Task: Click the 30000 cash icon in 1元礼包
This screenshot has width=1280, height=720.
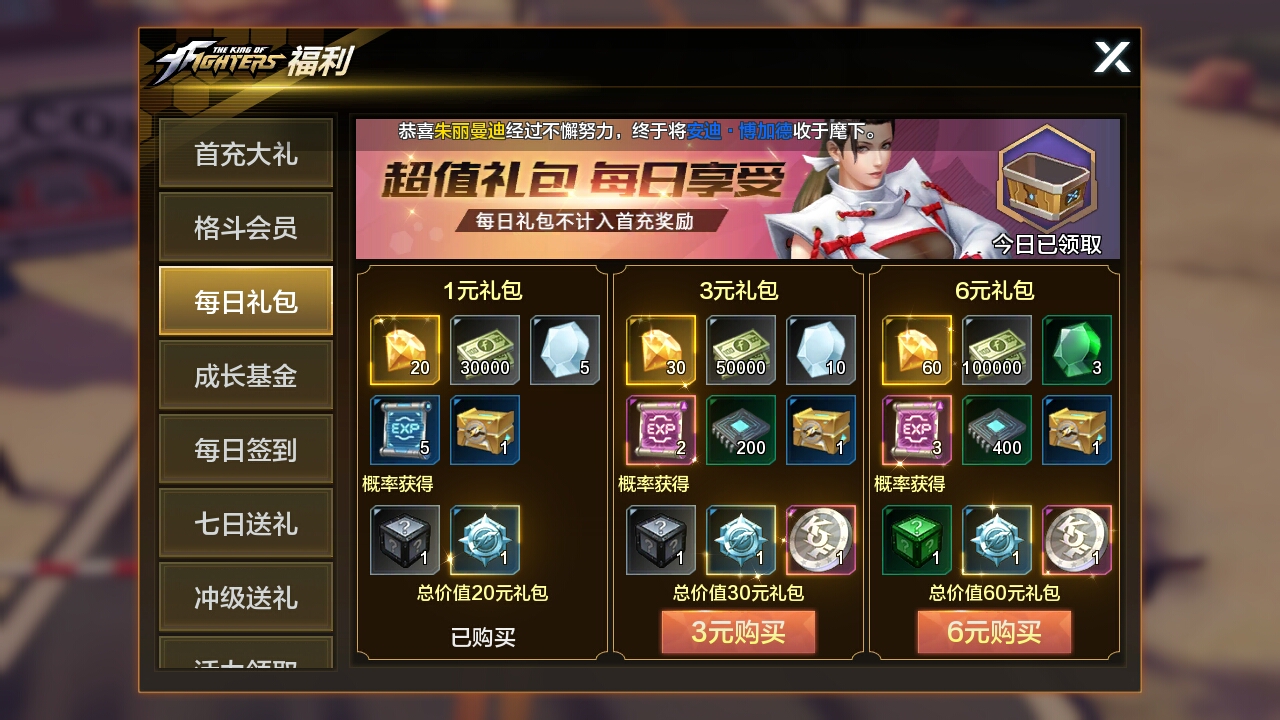Action: pos(484,351)
